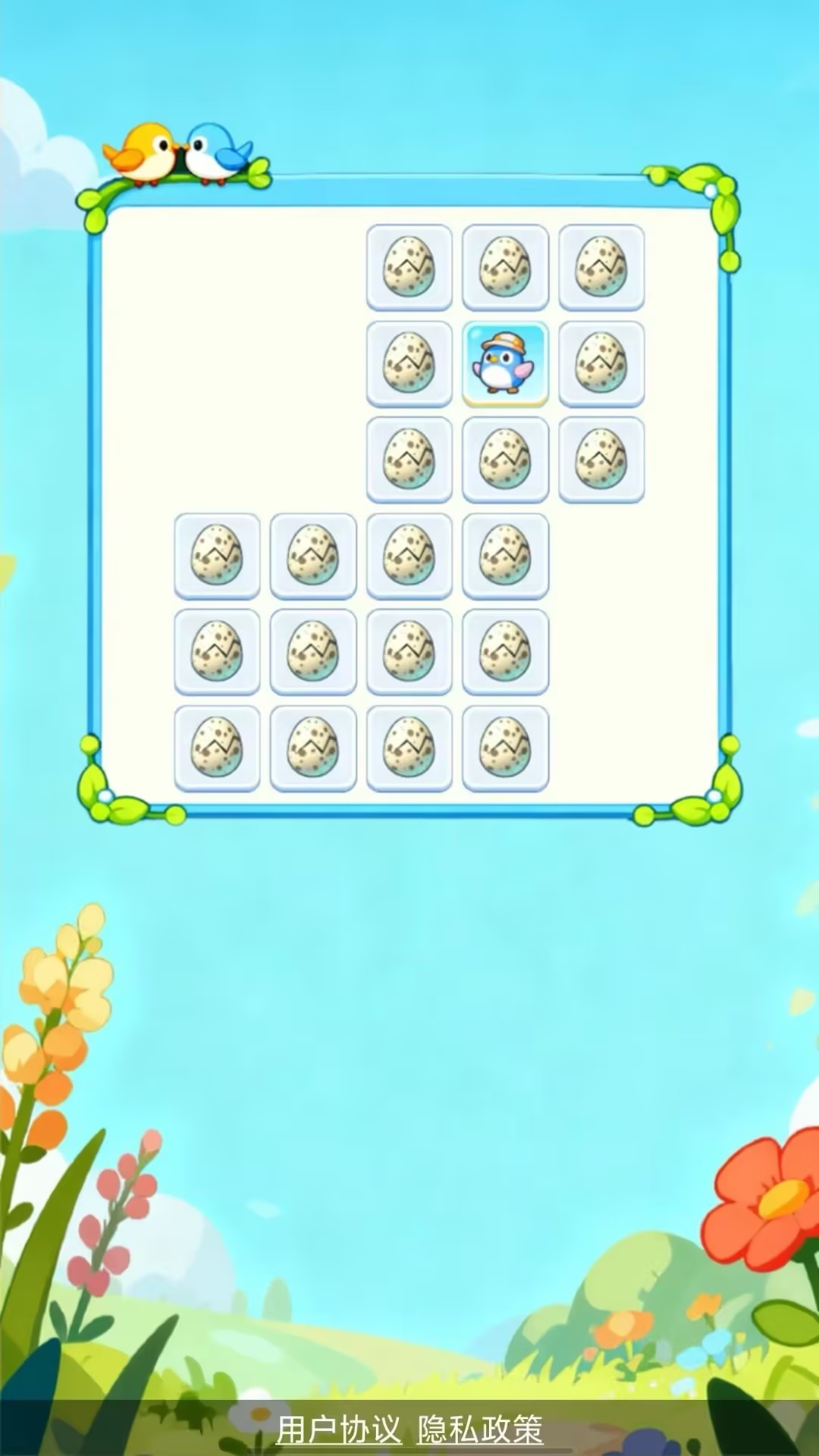This screenshot has height=1456, width=819.
Task: Open the 用户协议 user agreement link
Action: (x=338, y=1429)
